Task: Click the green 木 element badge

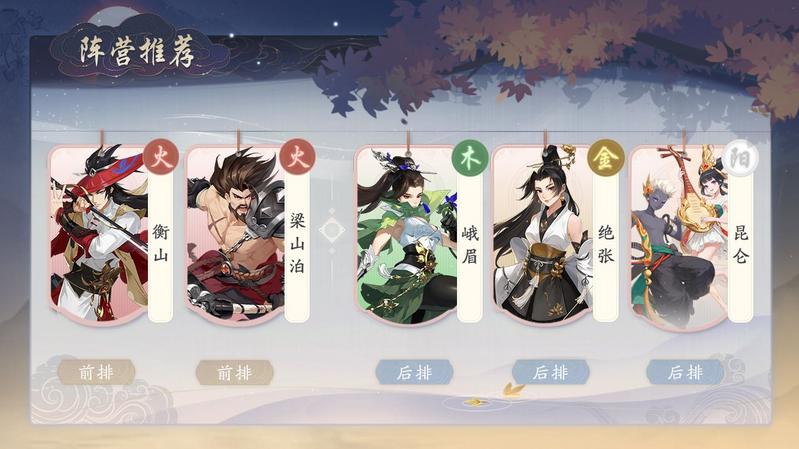Action: [470, 157]
